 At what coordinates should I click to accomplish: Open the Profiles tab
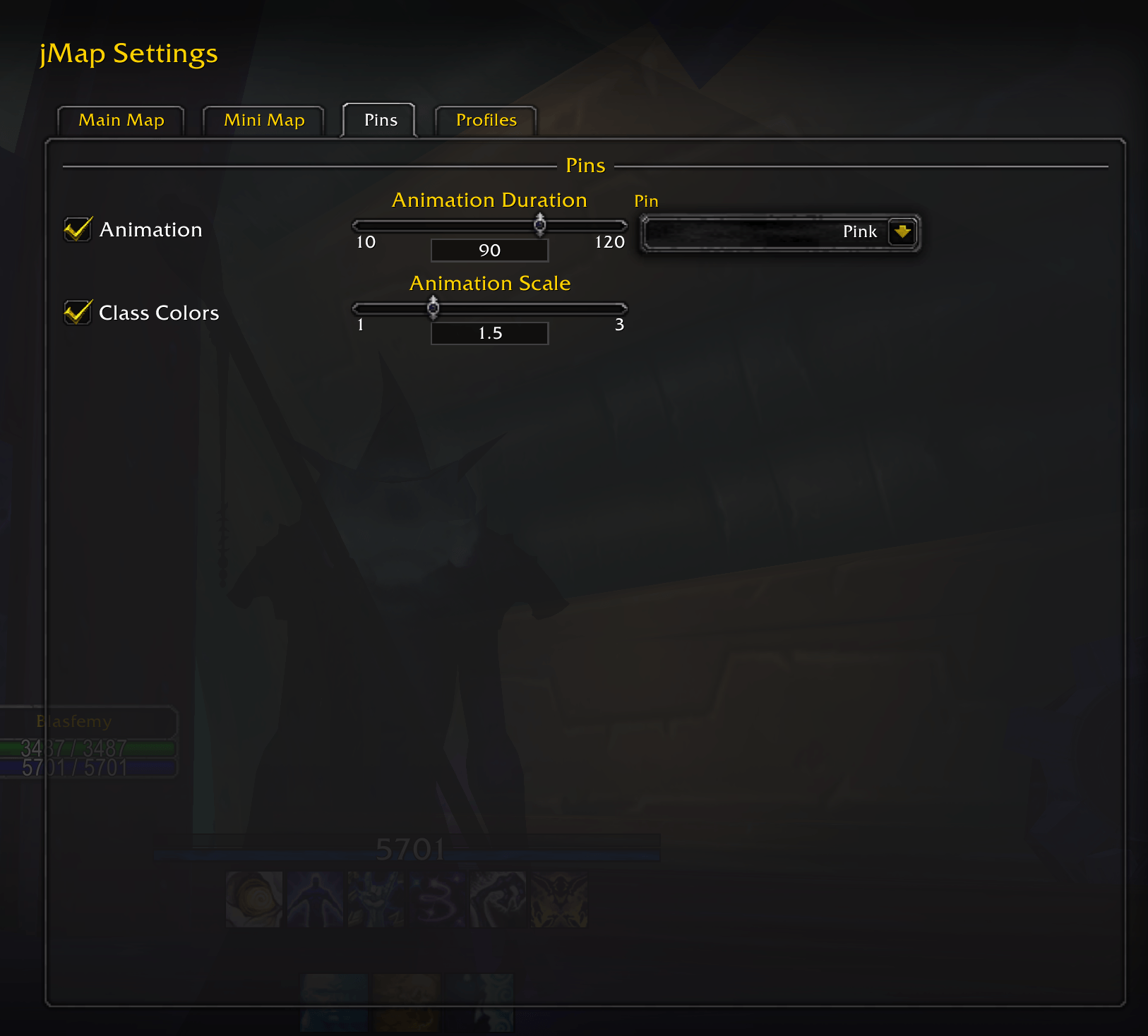486,120
